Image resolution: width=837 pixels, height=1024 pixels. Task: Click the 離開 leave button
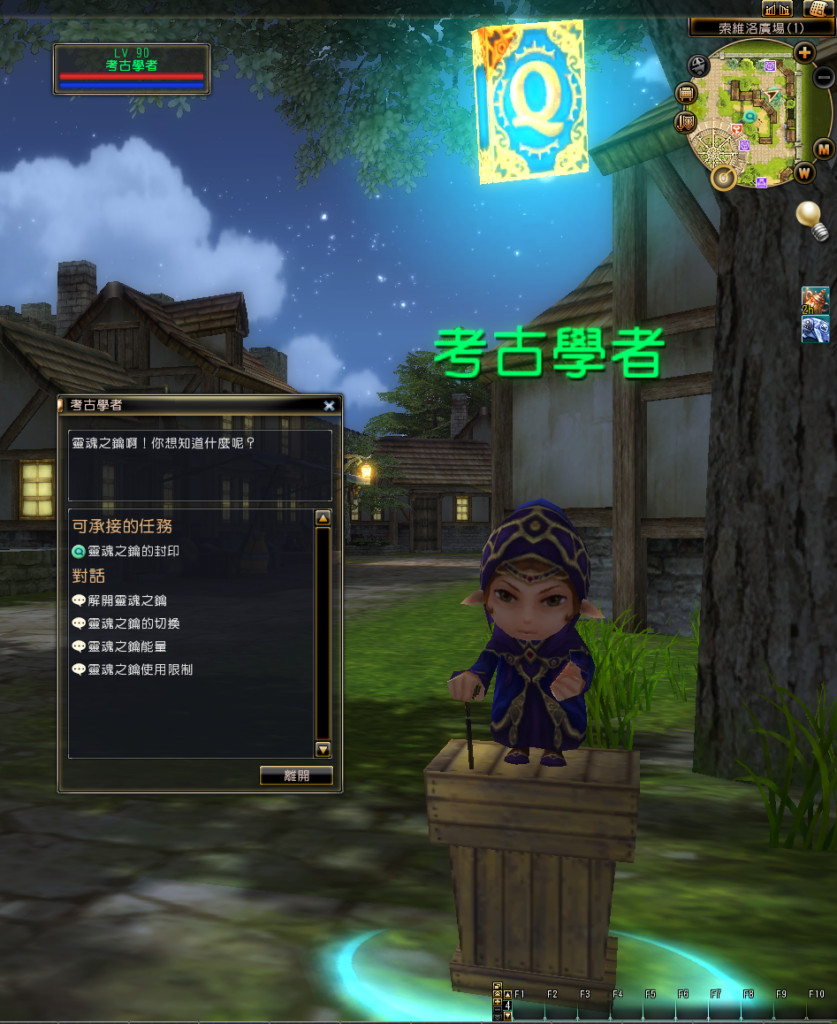coord(296,775)
